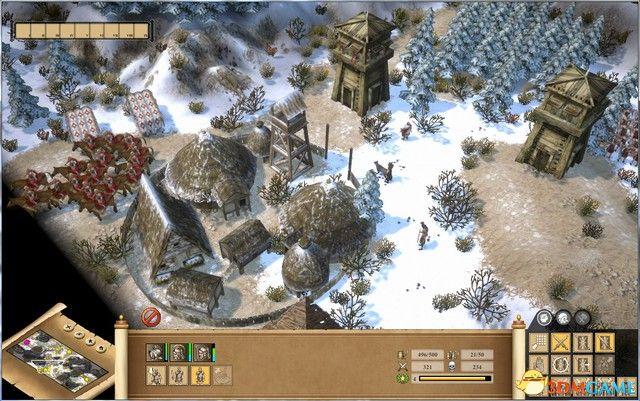
Task: Open the first round swirl button
Action: point(545,319)
